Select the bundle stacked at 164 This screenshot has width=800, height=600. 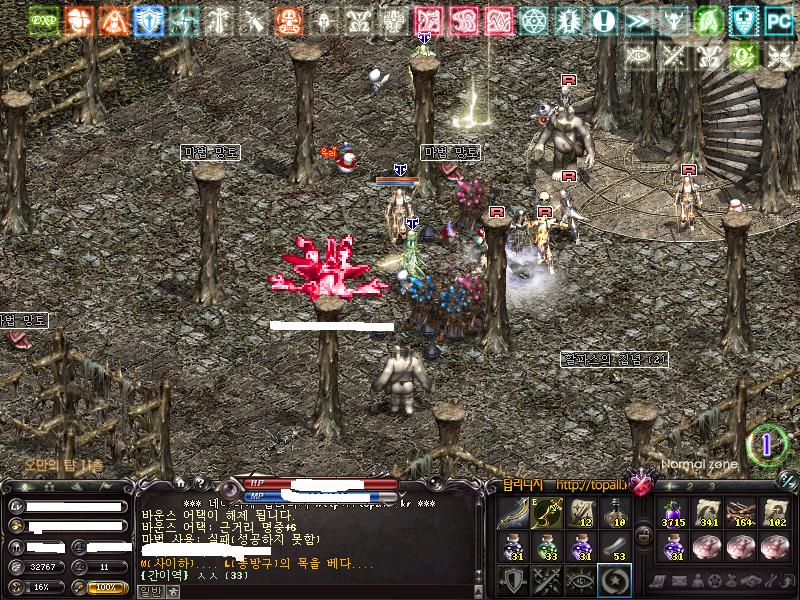pos(741,512)
